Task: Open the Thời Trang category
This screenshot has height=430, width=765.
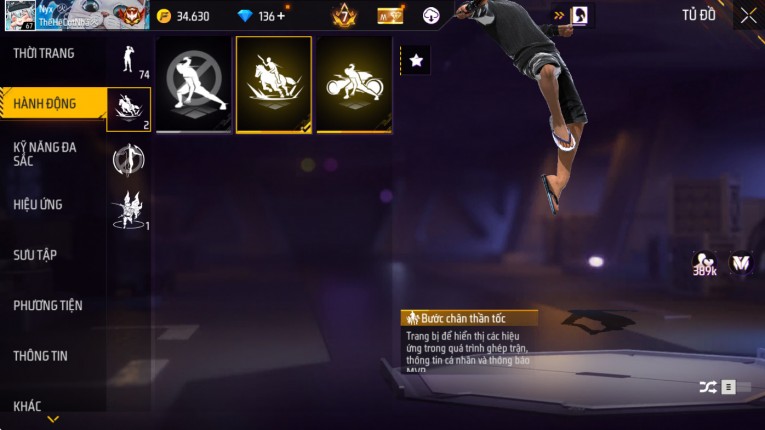Action: pos(44,53)
